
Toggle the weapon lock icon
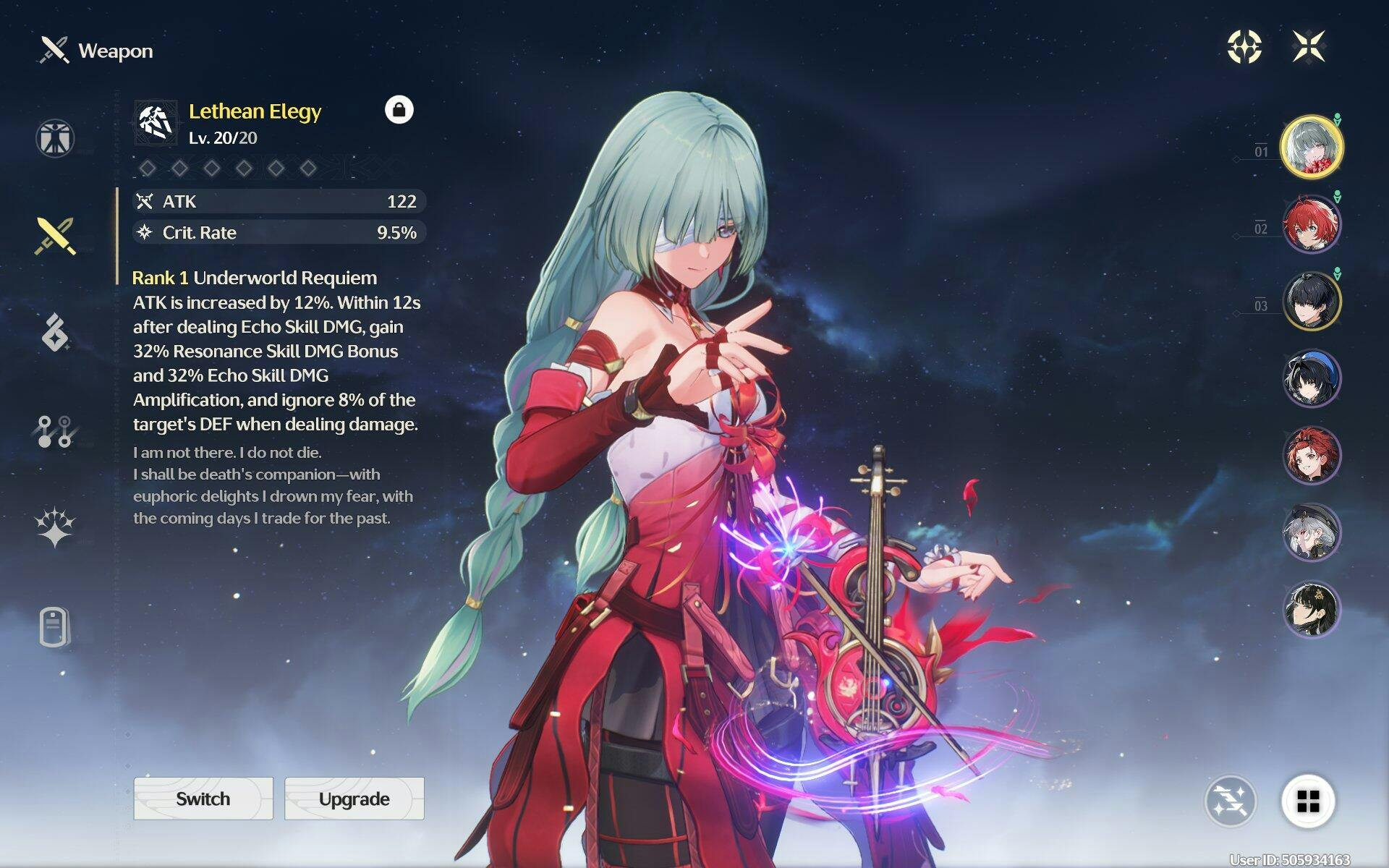399,110
